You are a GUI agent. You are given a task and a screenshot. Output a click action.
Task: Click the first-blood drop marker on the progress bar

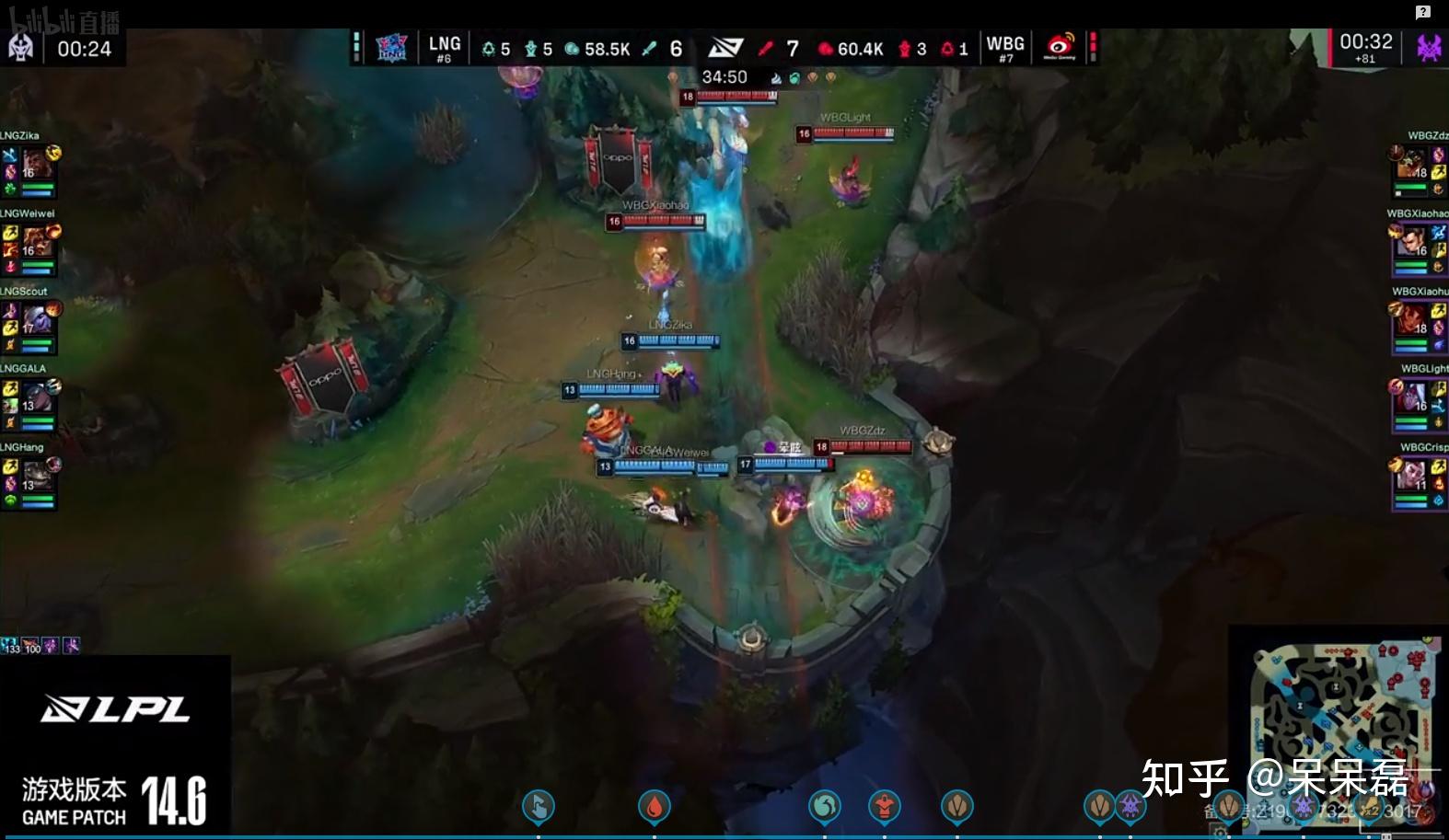pyautogui.click(x=654, y=807)
